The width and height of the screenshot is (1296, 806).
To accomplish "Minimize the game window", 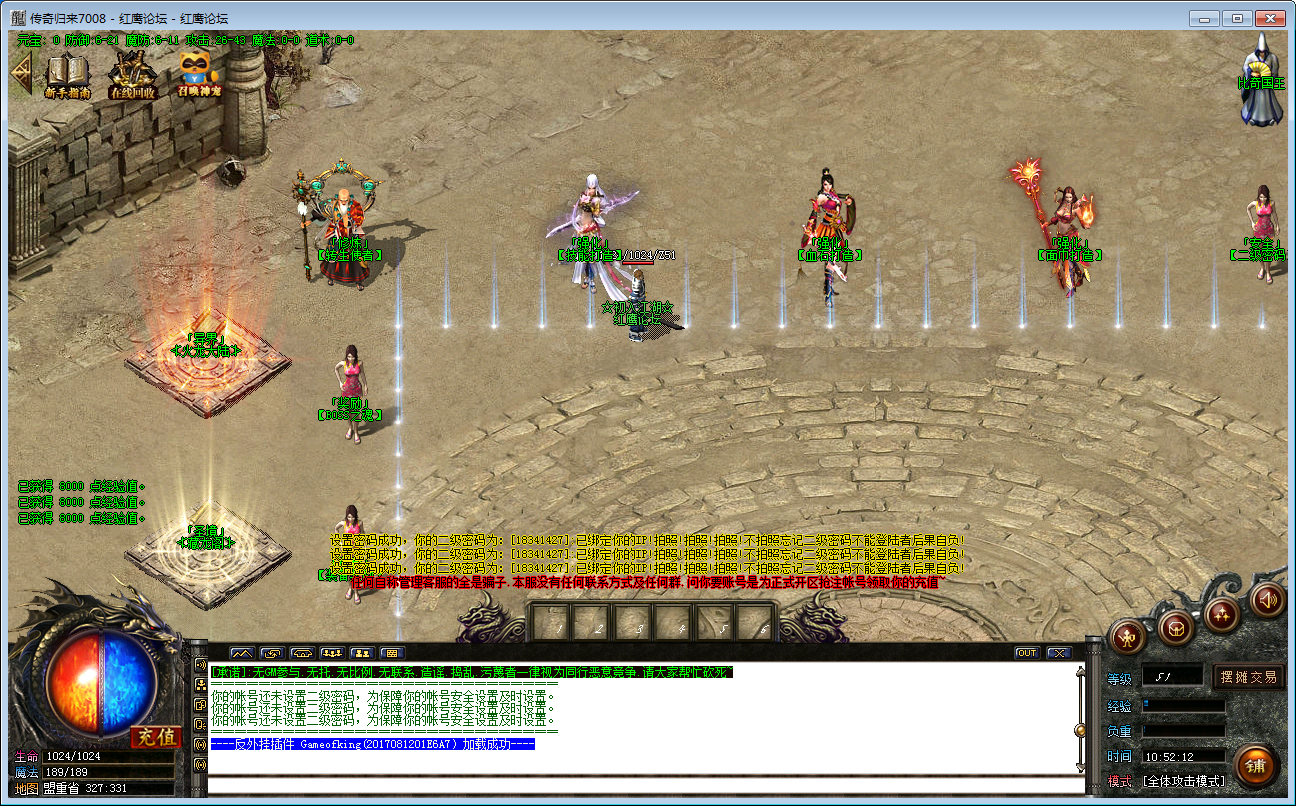I will [1207, 18].
